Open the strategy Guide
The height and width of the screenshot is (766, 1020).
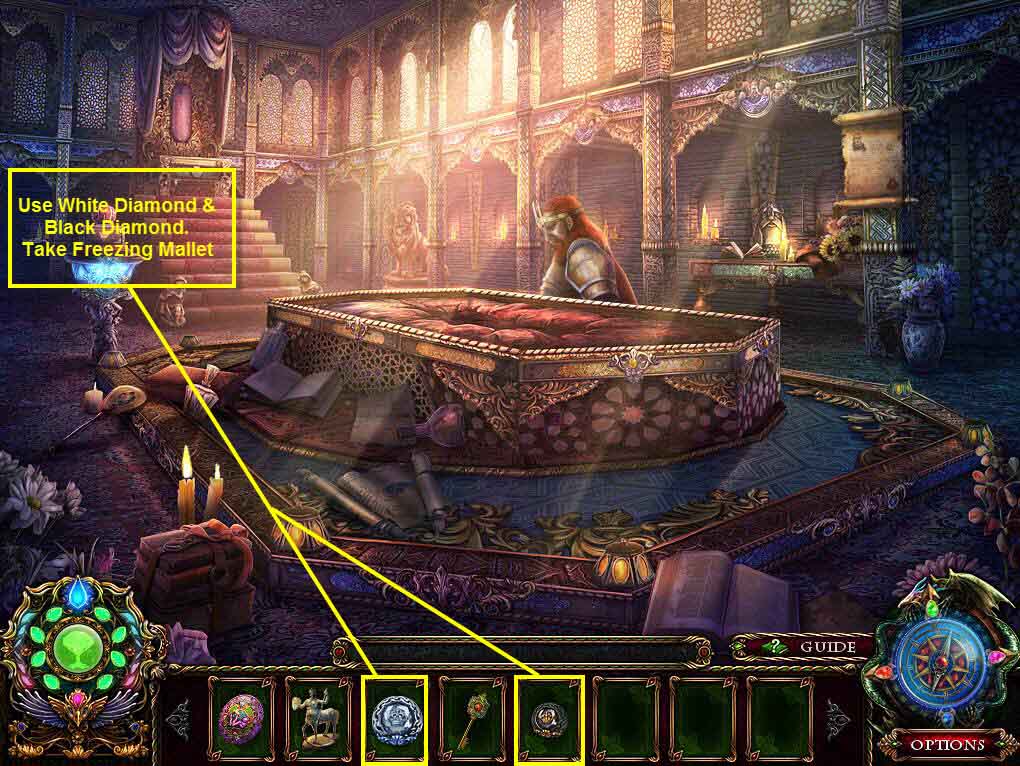812,647
